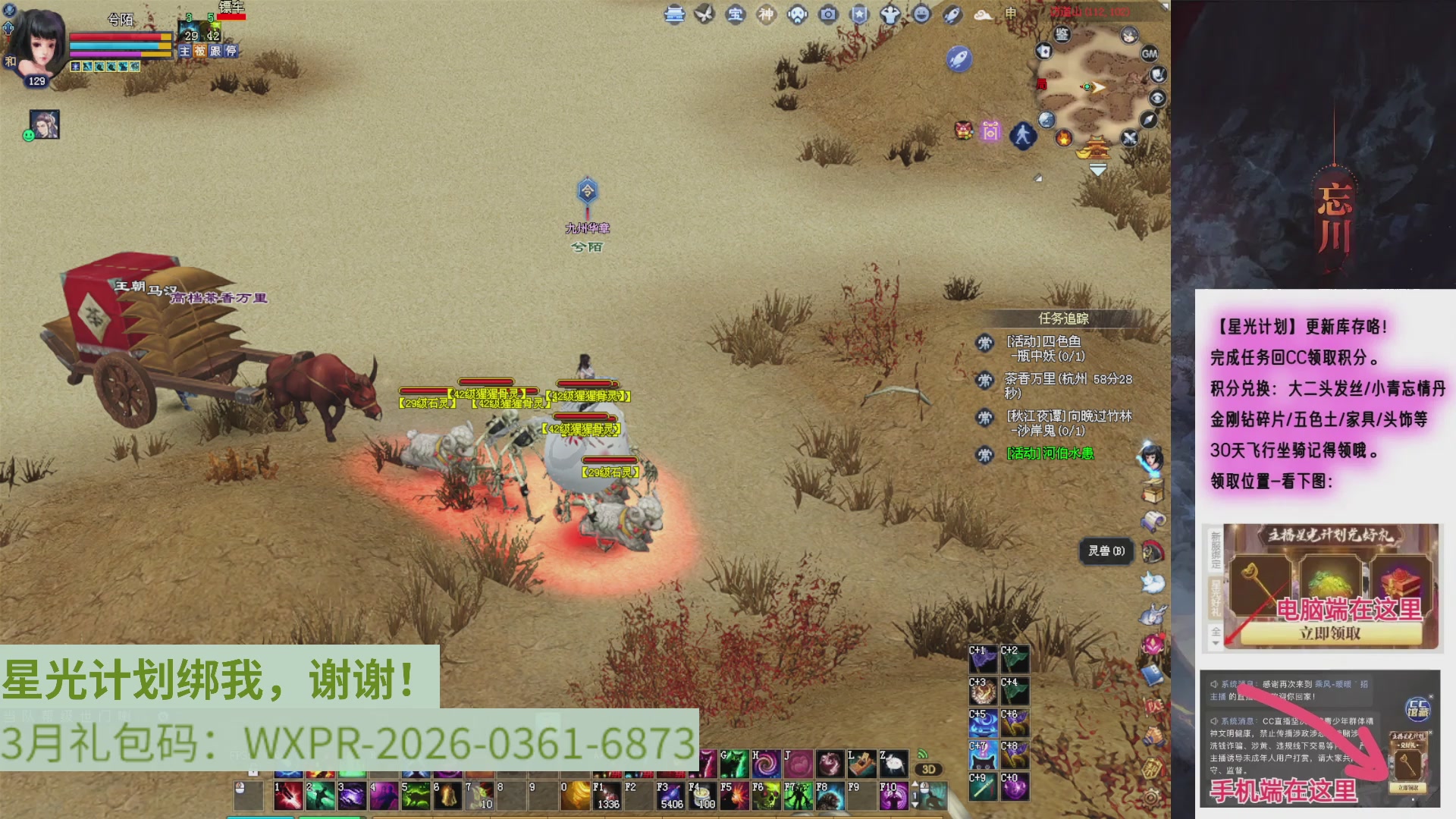
Task: Toggle the eye visibility icon on minimap edge
Action: pos(1158,97)
